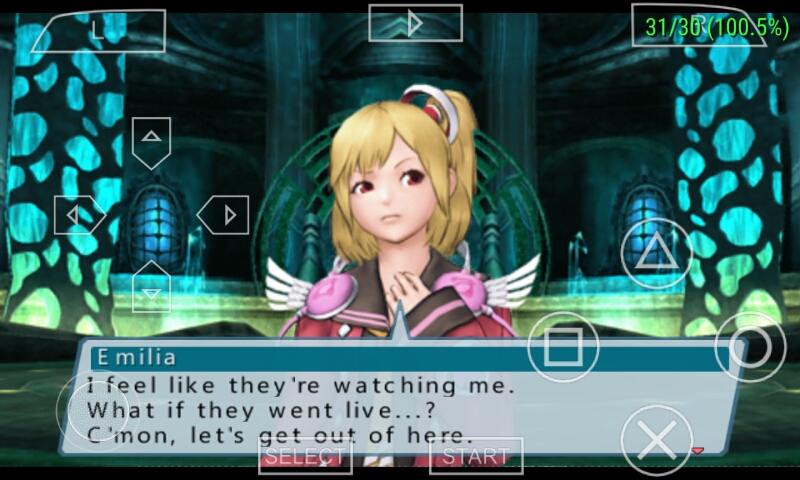Image resolution: width=800 pixels, height=480 pixels.
Task: Tap the square touch button
Action: coord(563,348)
